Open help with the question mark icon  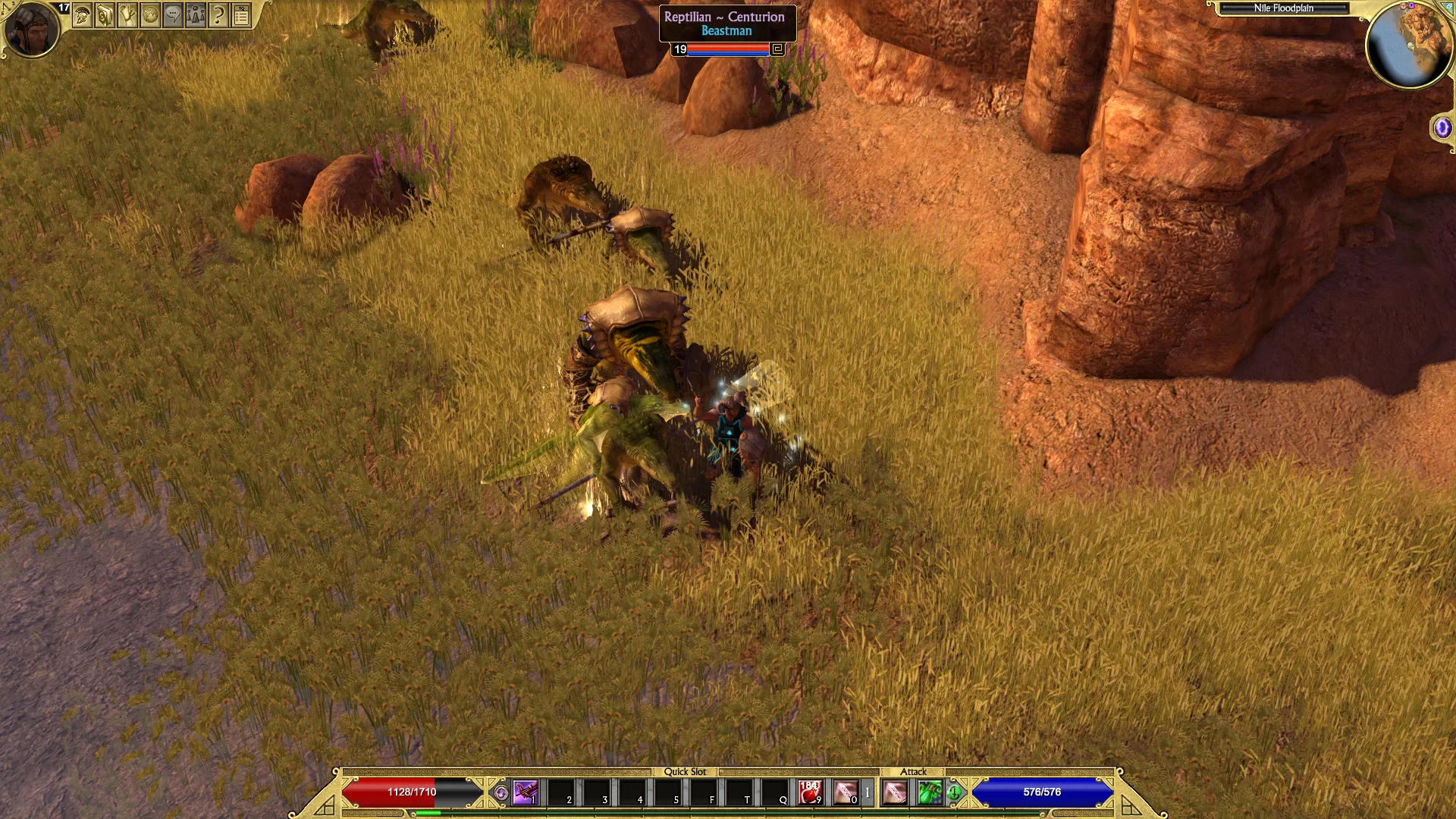(x=218, y=14)
